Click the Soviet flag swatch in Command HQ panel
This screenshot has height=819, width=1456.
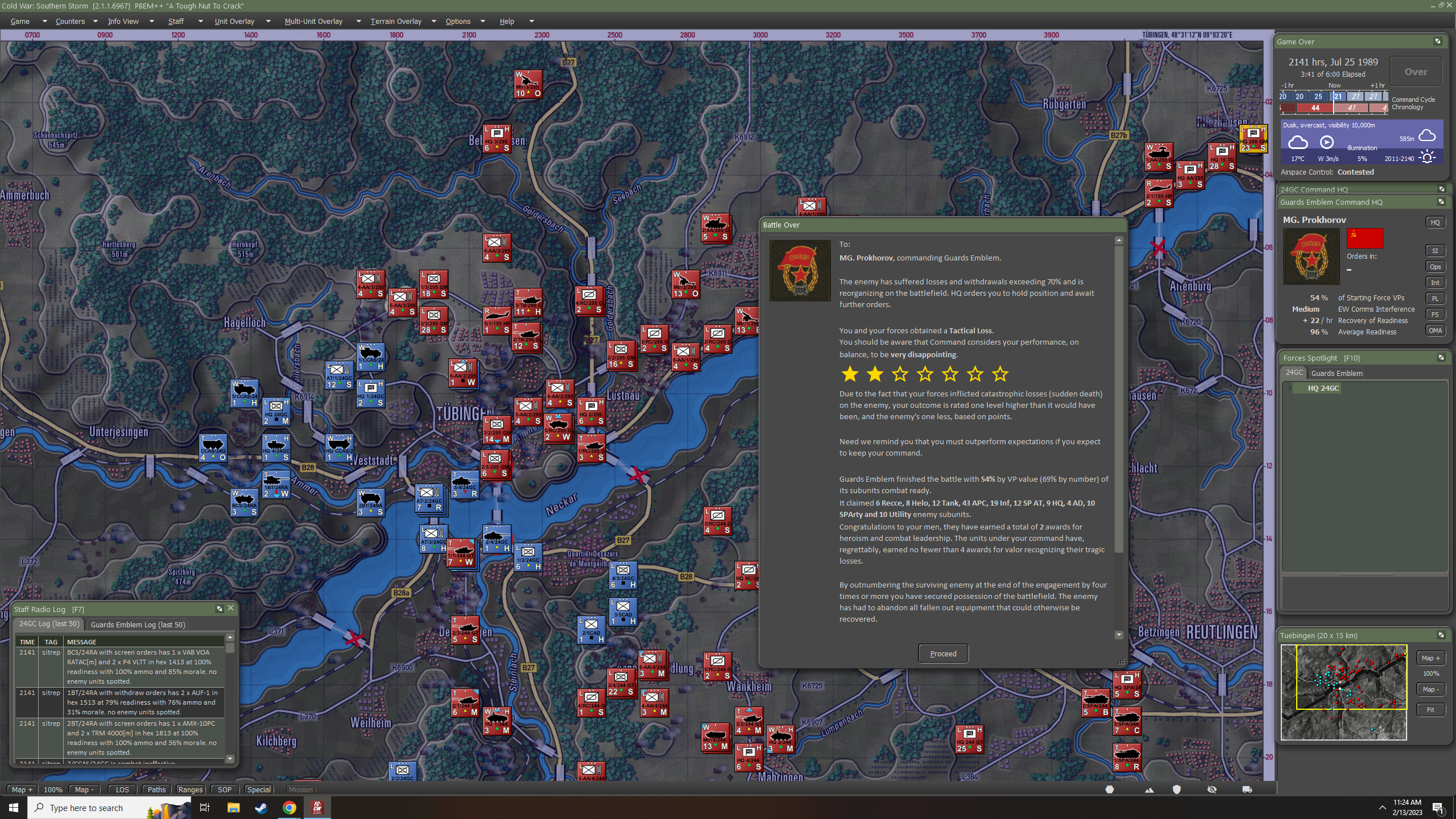1365,238
